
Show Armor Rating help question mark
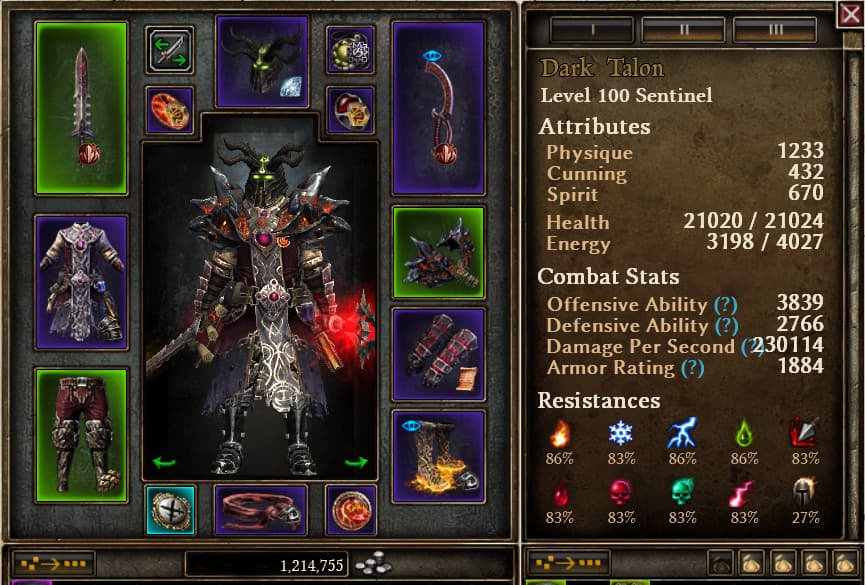[x=691, y=368]
